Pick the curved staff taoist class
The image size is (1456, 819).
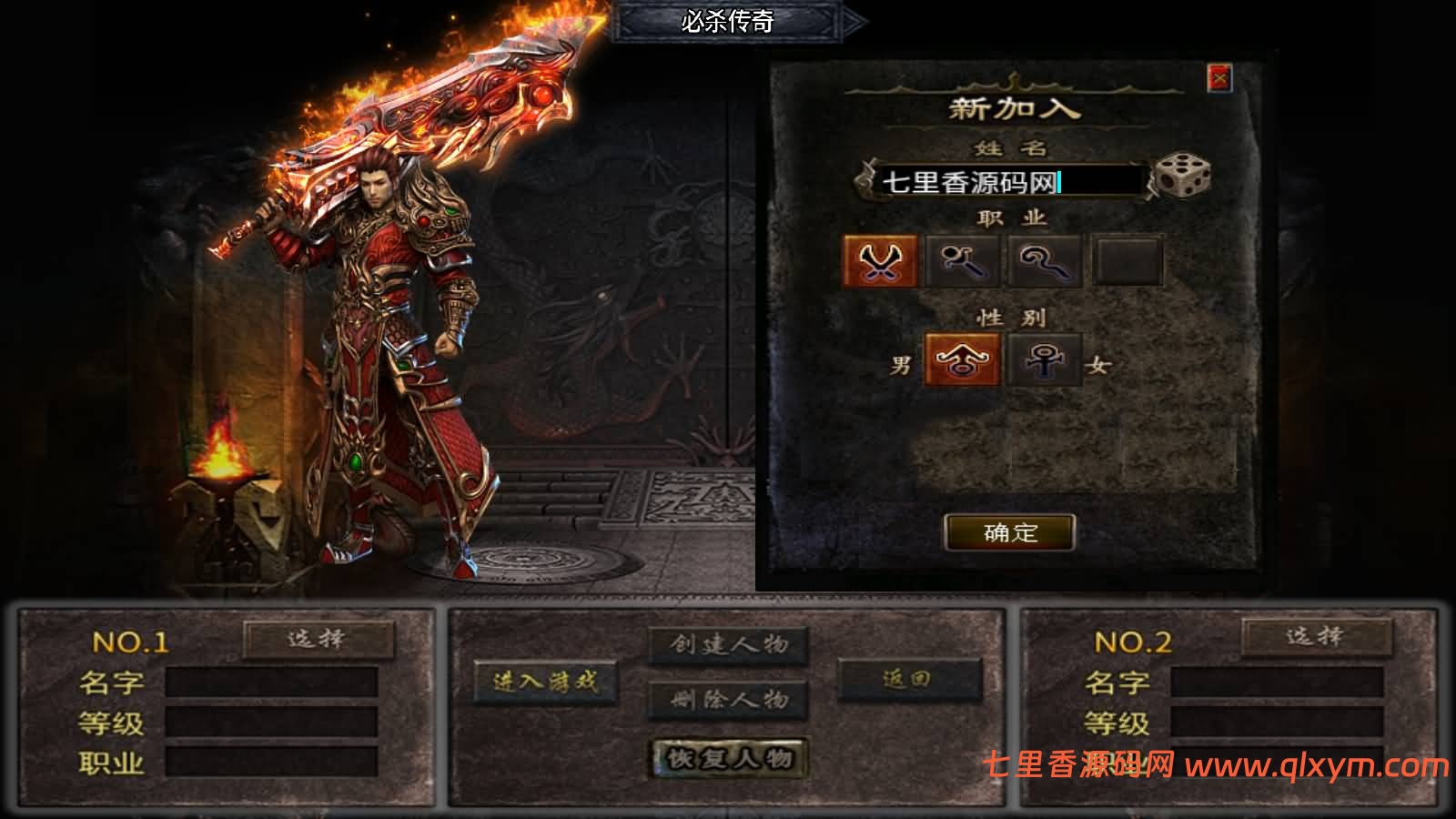point(1045,261)
